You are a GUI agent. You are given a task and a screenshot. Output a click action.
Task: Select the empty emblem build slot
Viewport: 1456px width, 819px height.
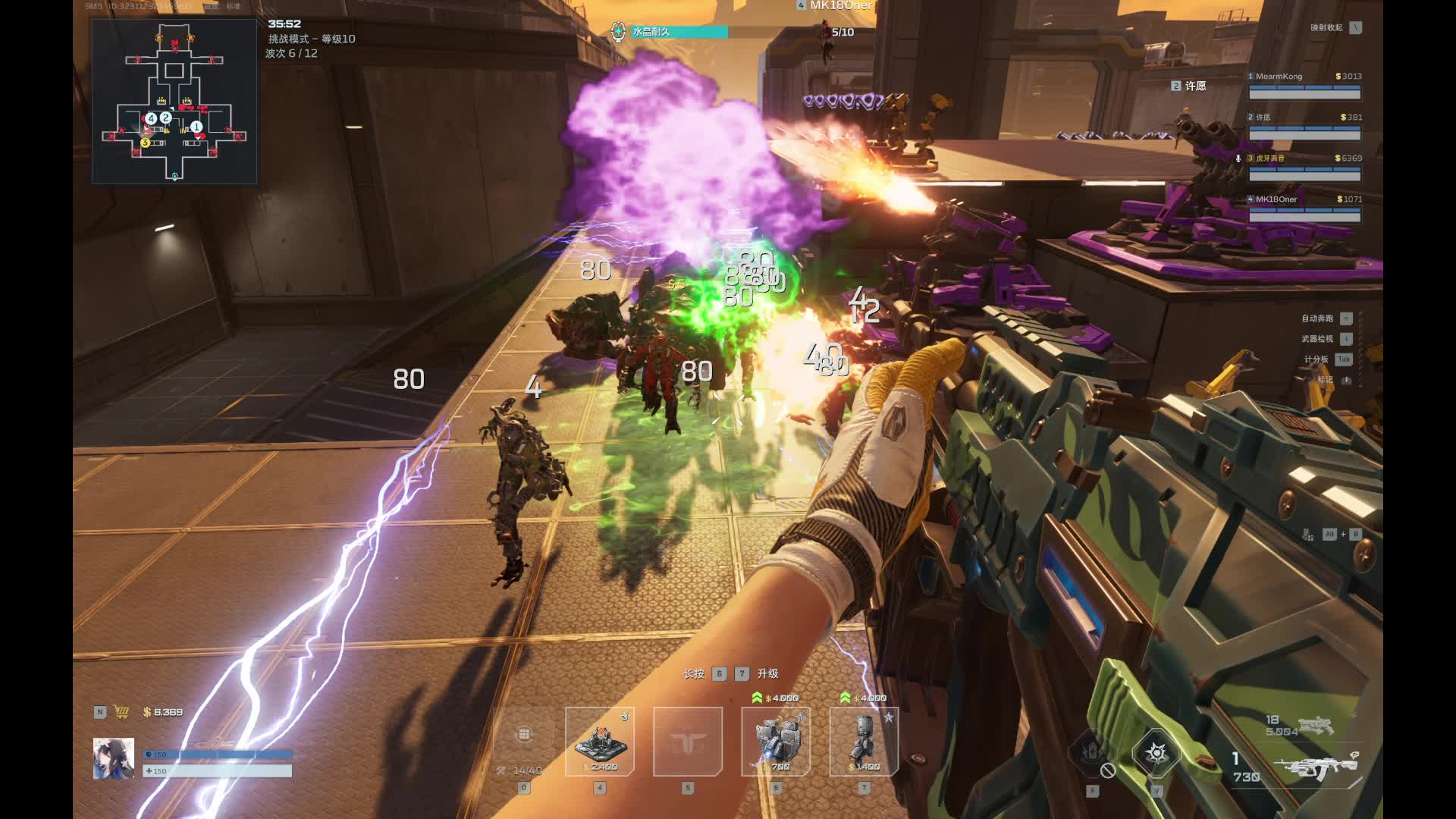(x=688, y=742)
